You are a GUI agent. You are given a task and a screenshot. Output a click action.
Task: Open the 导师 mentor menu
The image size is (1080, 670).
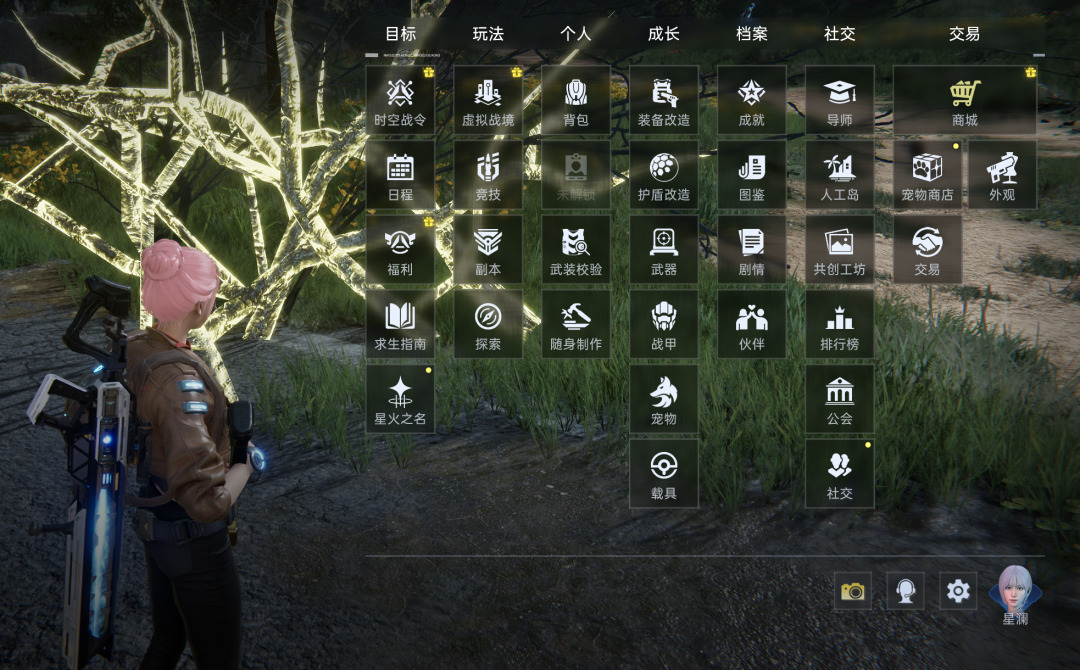tap(840, 100)
